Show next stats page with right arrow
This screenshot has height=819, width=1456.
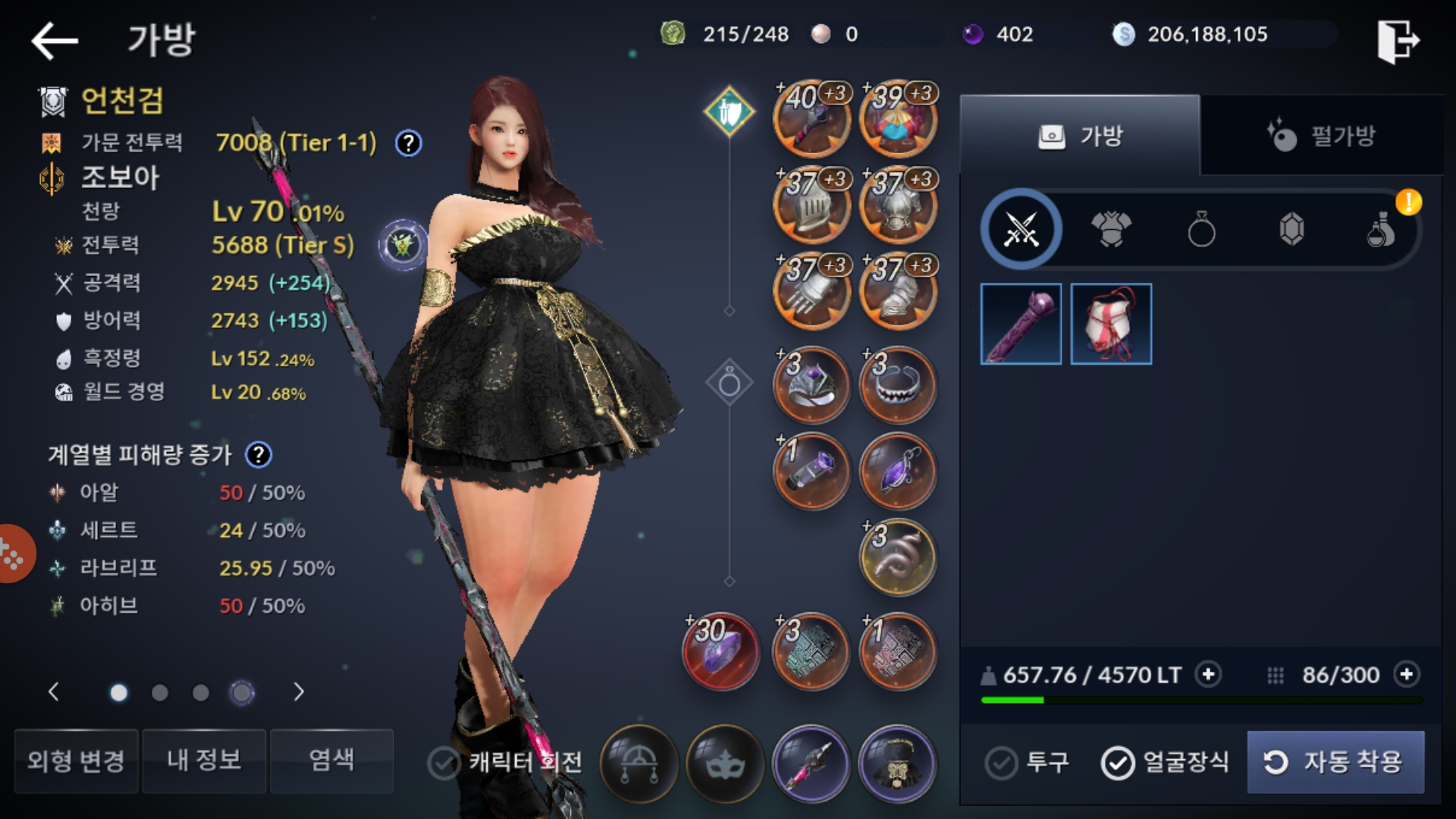pyautogui.click(x=299, y=692)
